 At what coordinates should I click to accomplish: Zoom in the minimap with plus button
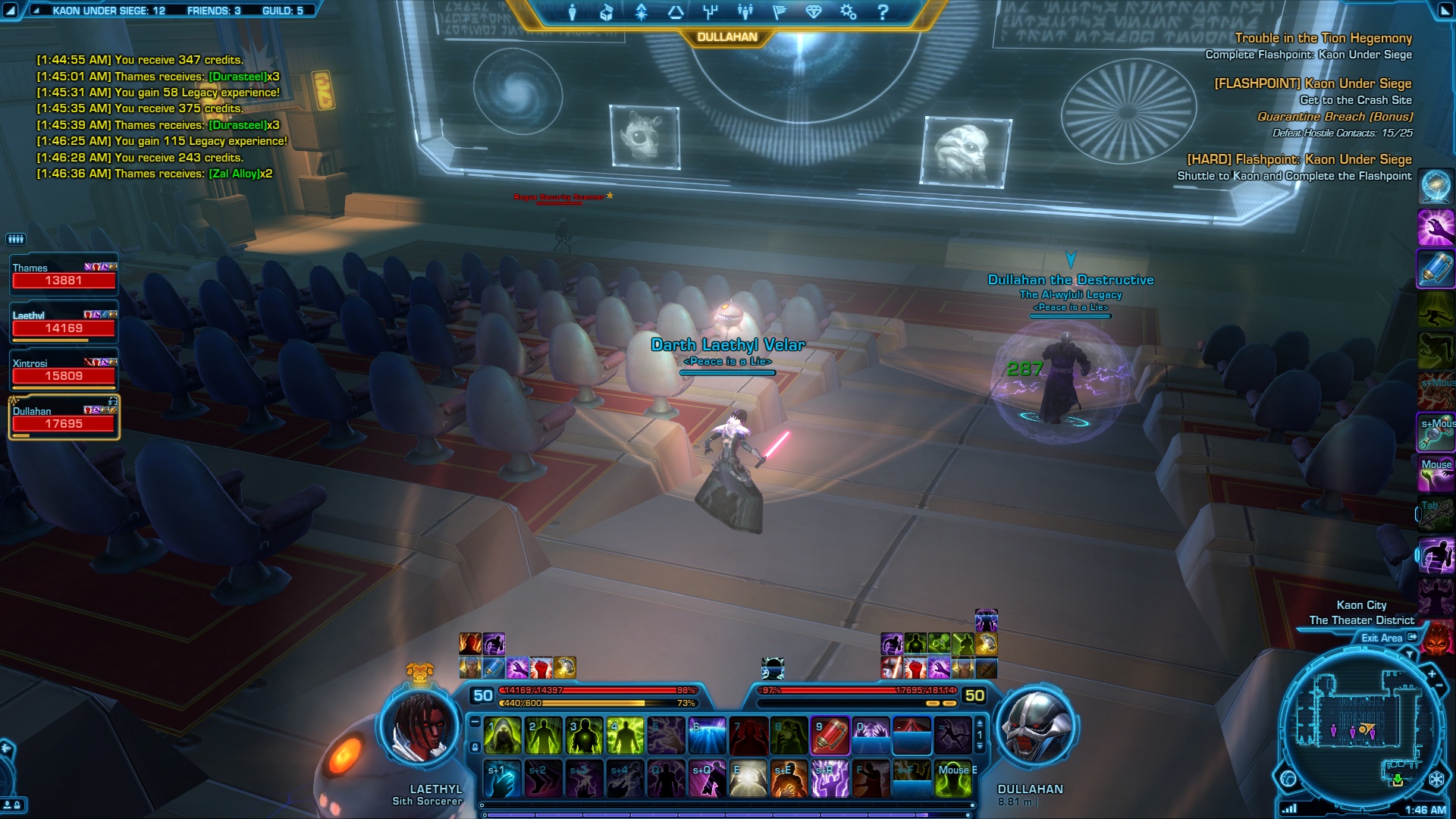(1432, 673)
